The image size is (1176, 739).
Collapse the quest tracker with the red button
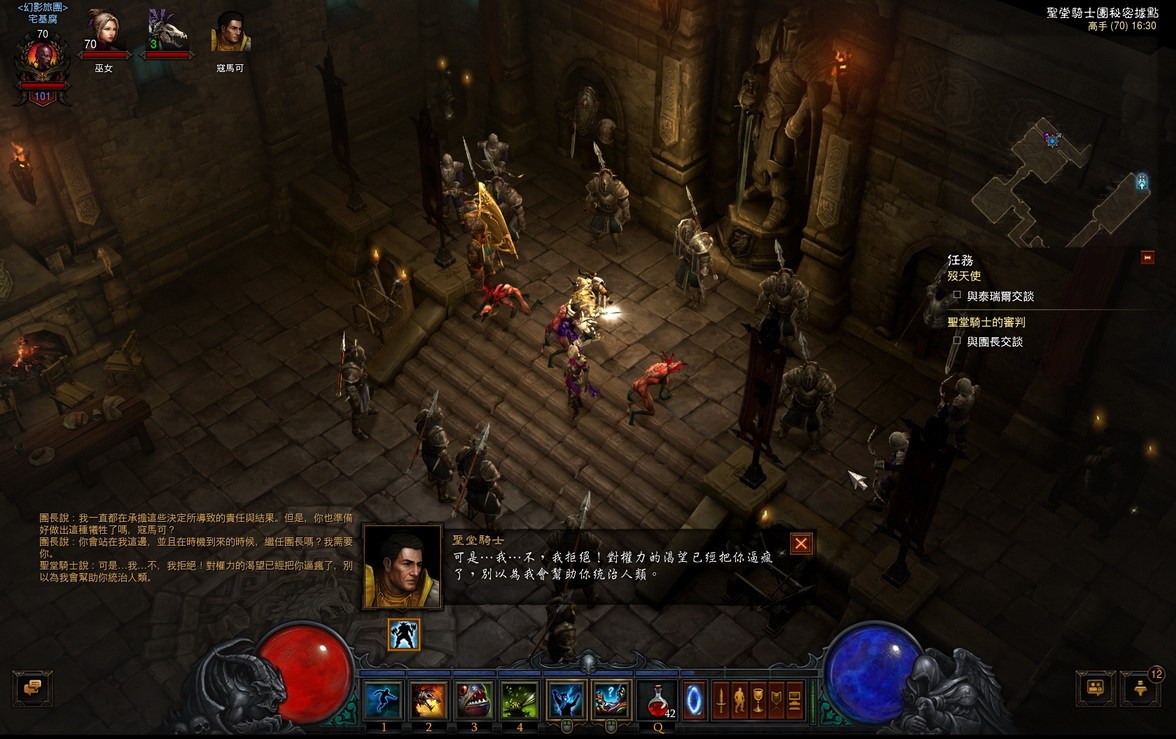coord(1147,257)
